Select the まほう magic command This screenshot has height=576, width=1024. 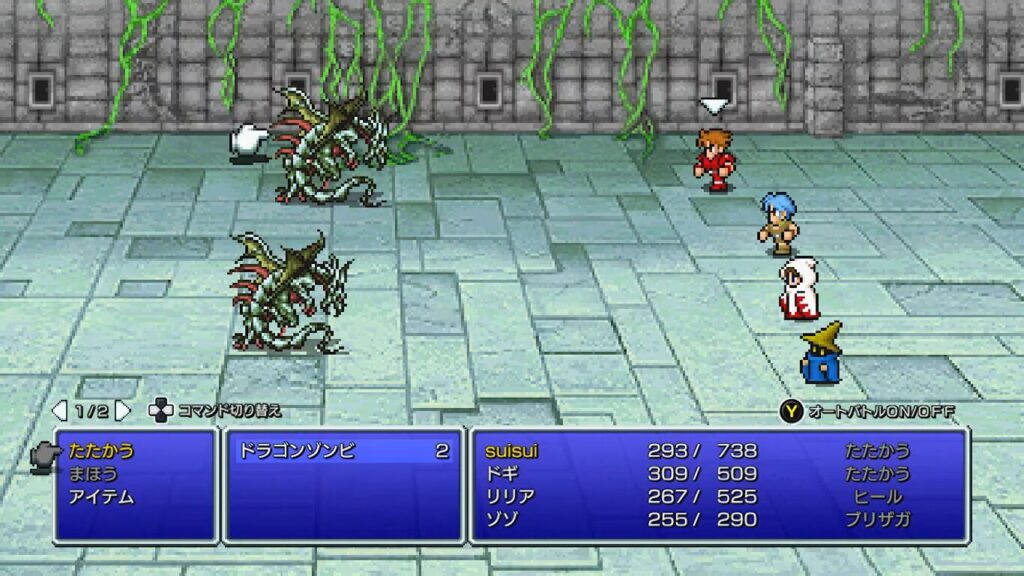coord(94,474)
